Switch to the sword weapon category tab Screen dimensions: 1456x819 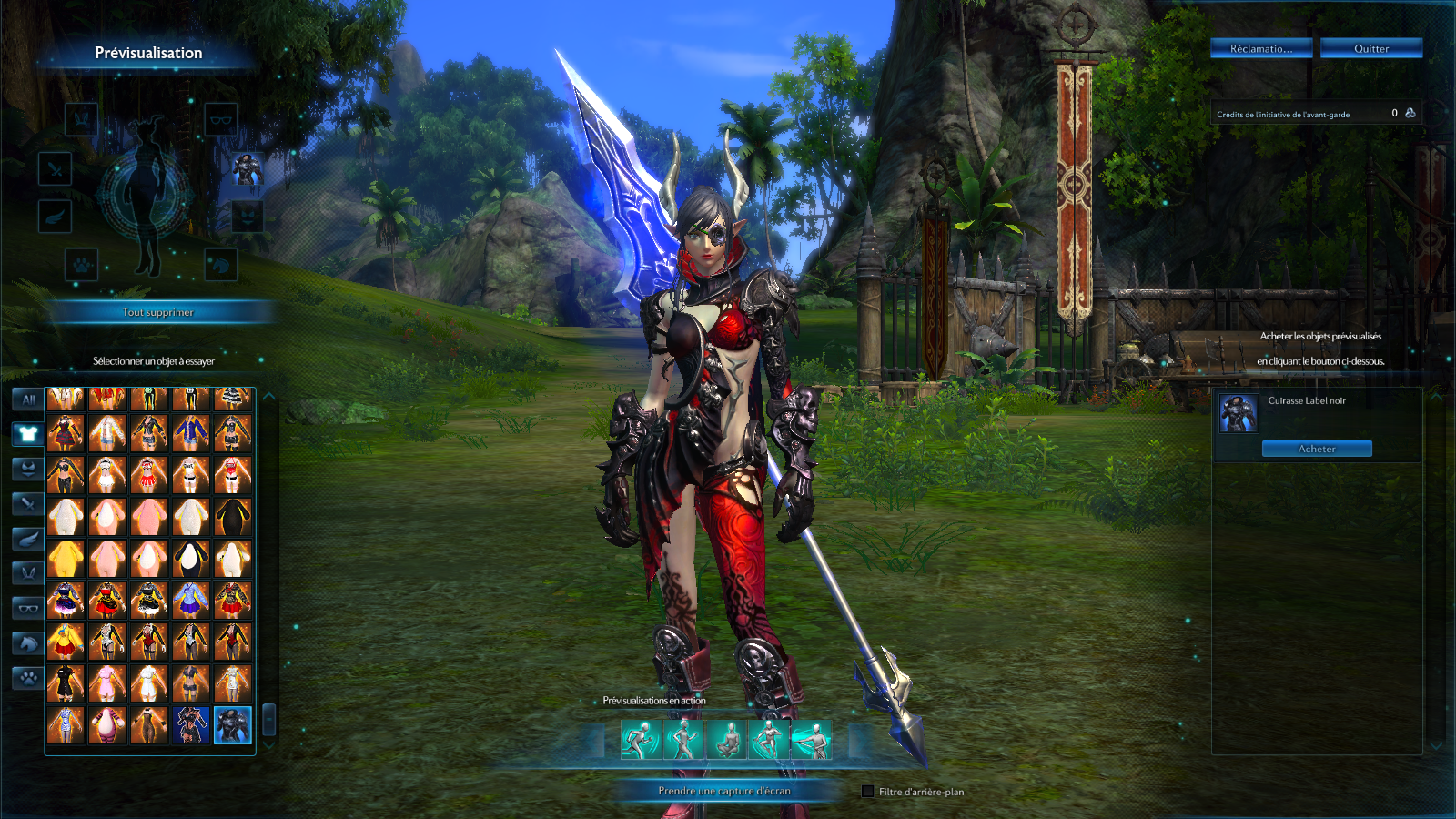(28, 503)
